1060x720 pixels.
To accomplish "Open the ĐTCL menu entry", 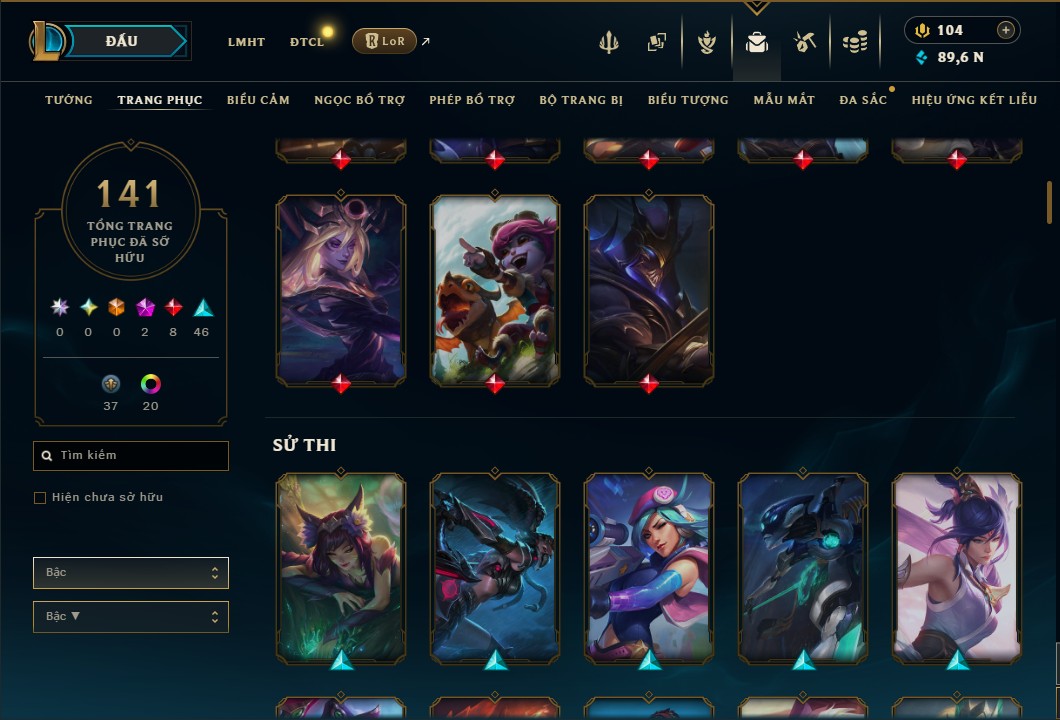I will (307, 42).
